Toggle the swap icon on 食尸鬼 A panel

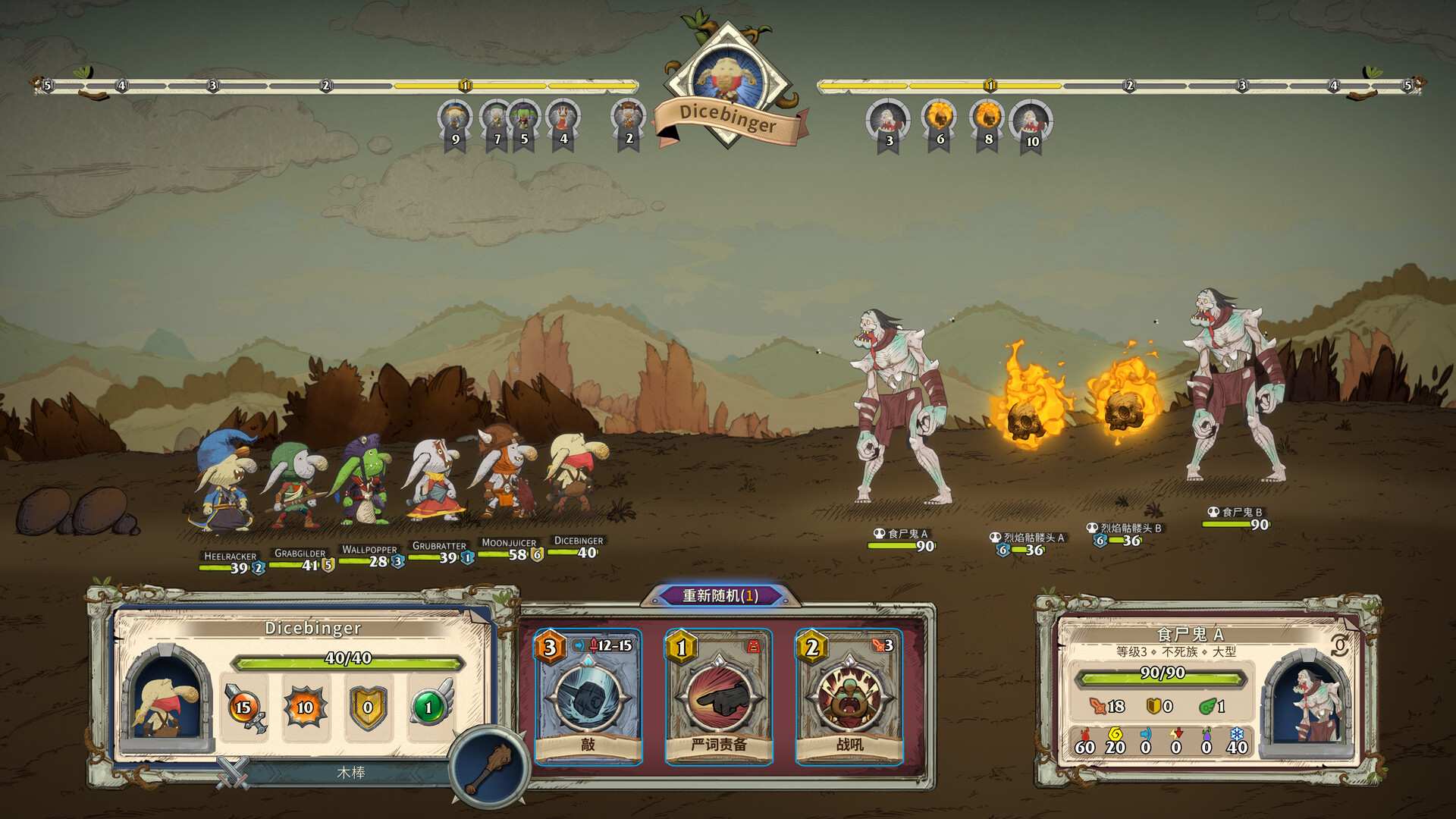point(1340,645)
